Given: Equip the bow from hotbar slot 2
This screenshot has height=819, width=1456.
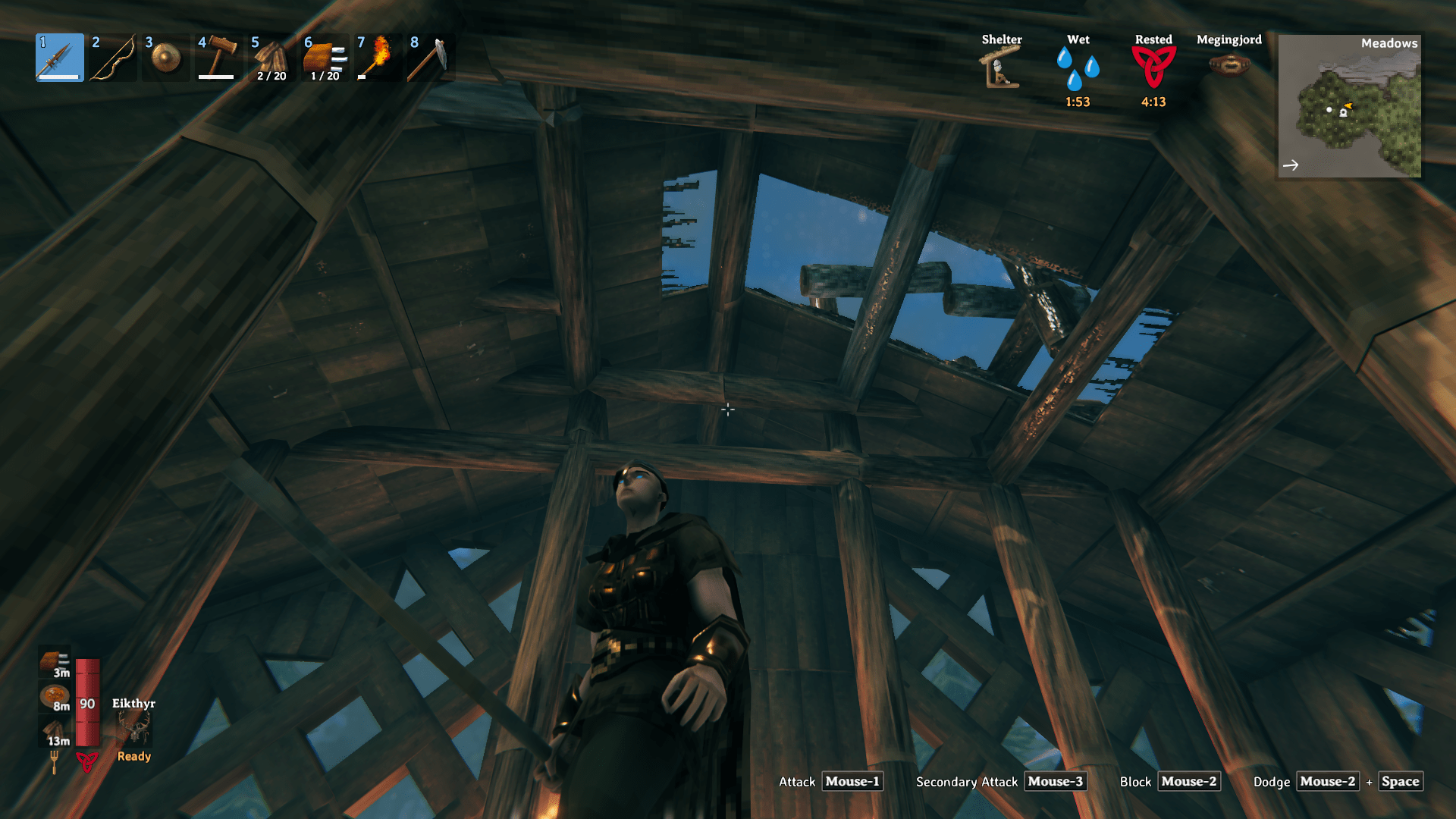Looking at the screenshot, I should [x=112, y=57].
